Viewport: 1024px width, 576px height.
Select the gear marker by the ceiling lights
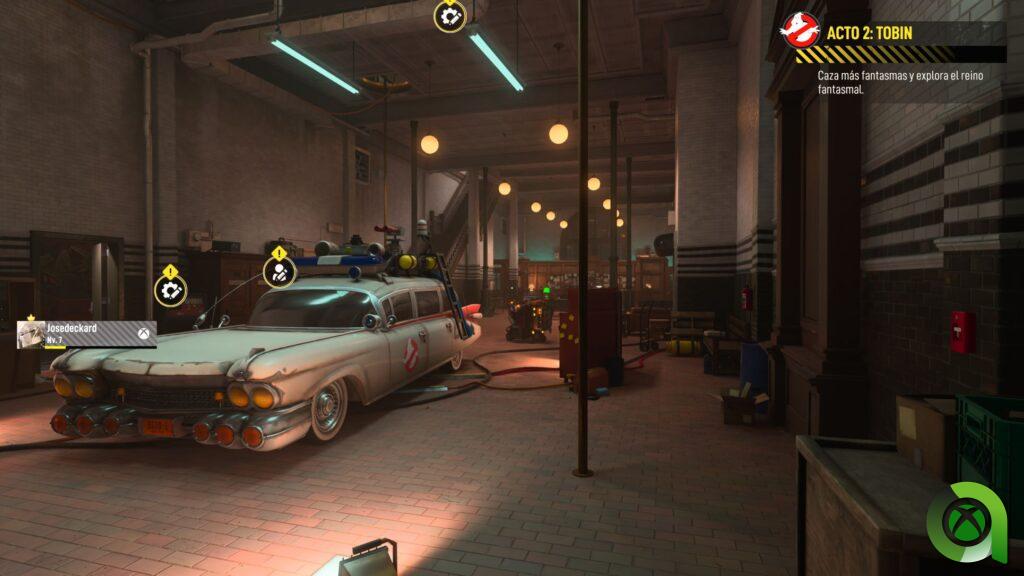tap(450, 16)
